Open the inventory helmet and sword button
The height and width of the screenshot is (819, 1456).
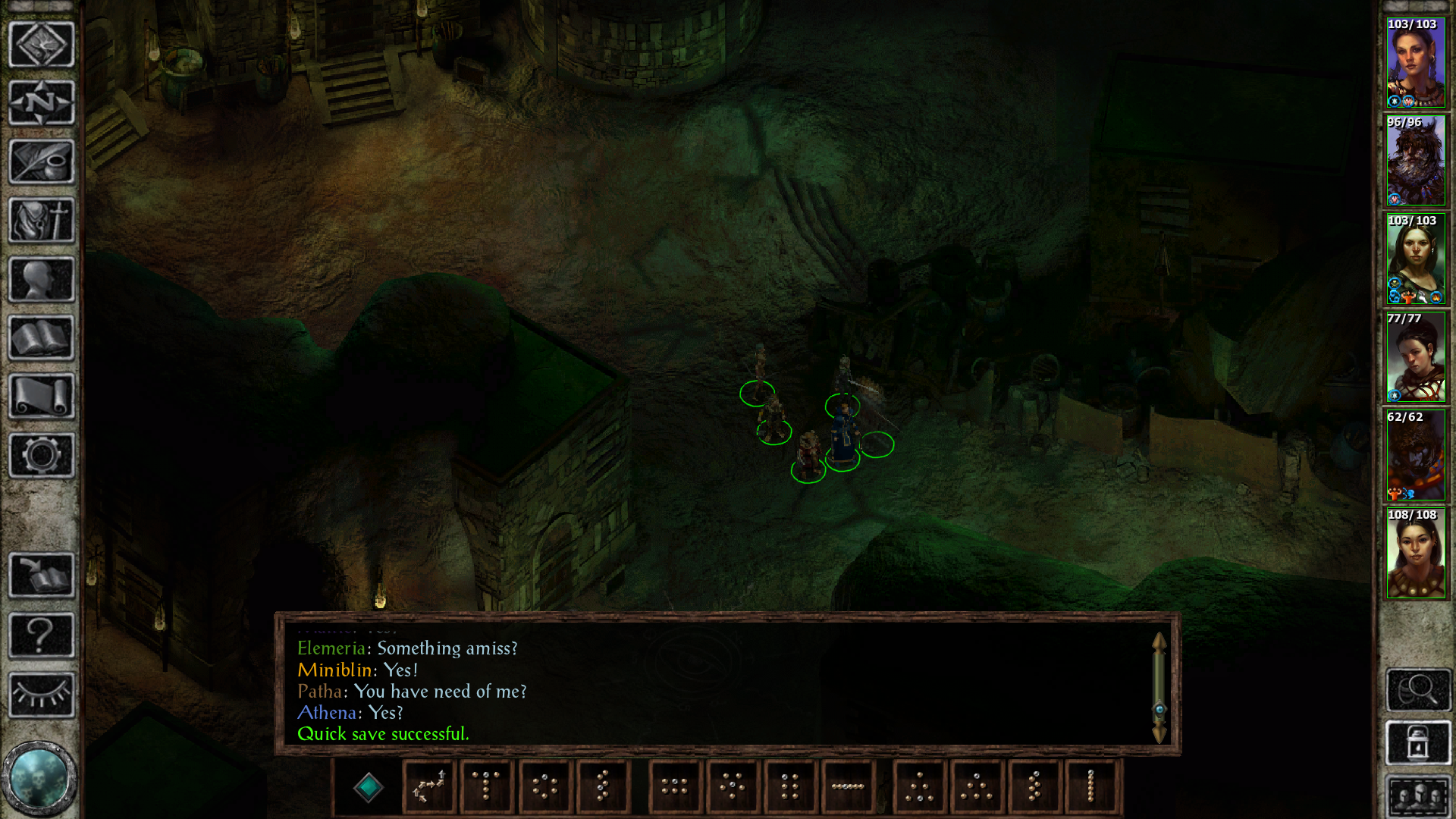(x=41, y=221)
